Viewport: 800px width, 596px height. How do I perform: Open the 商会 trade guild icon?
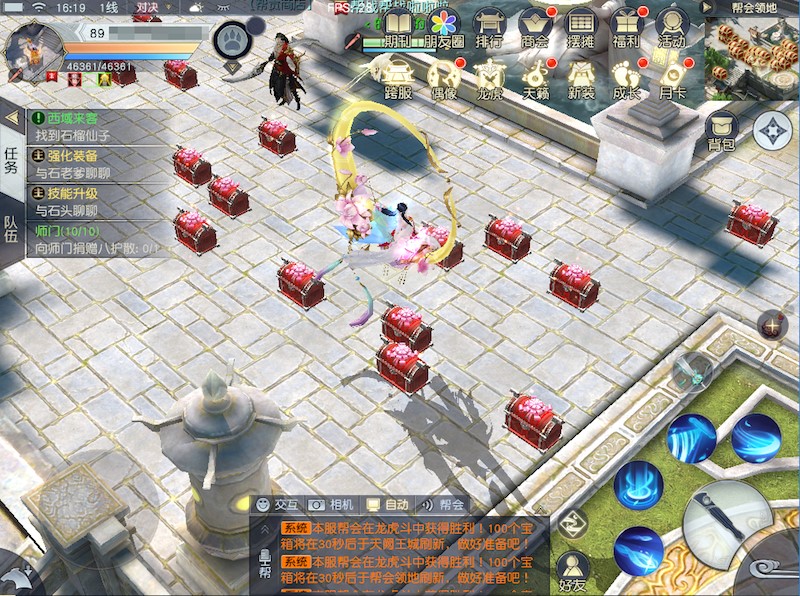click(535, 28)
